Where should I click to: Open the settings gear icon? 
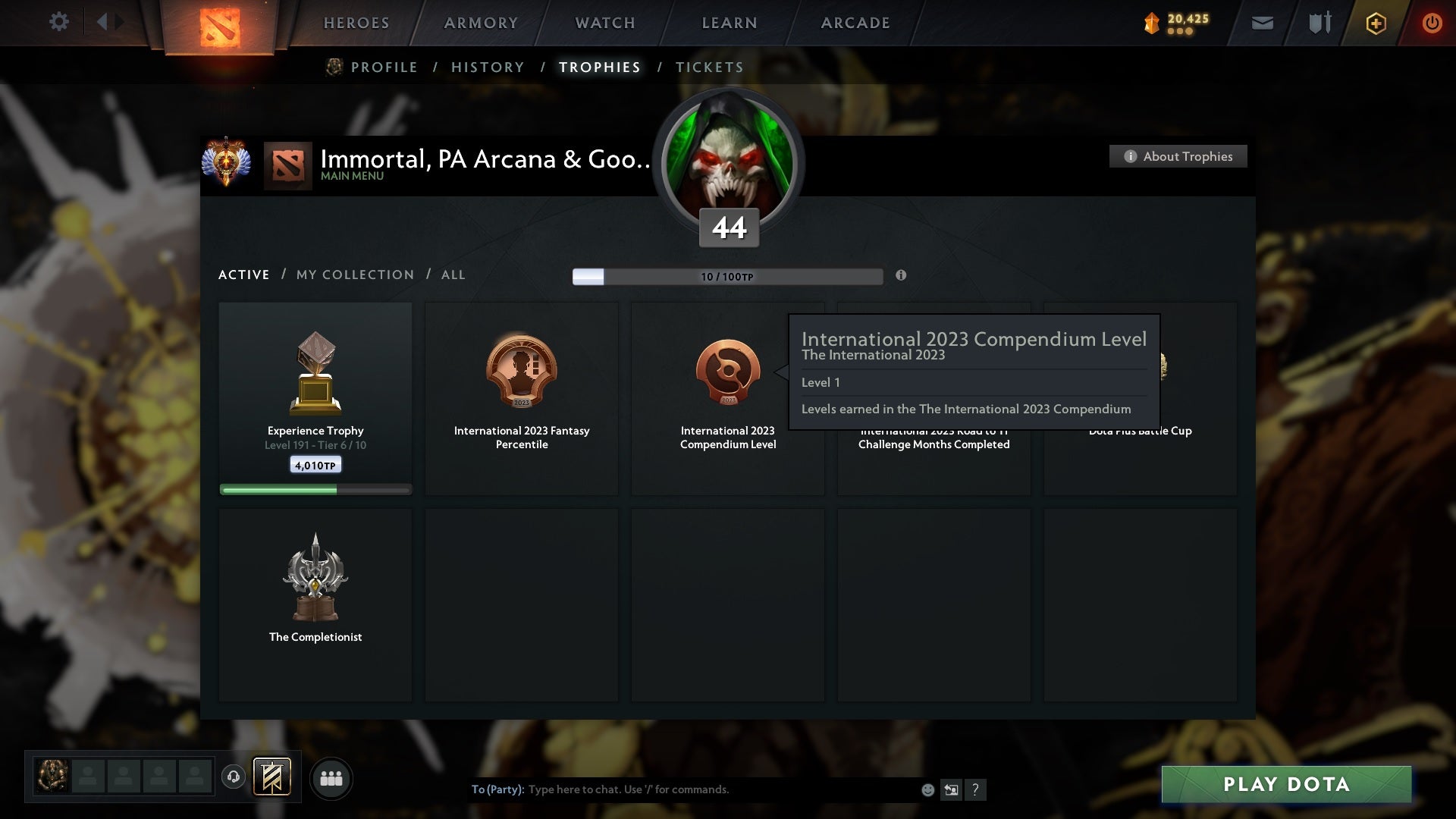click(59, 22)
